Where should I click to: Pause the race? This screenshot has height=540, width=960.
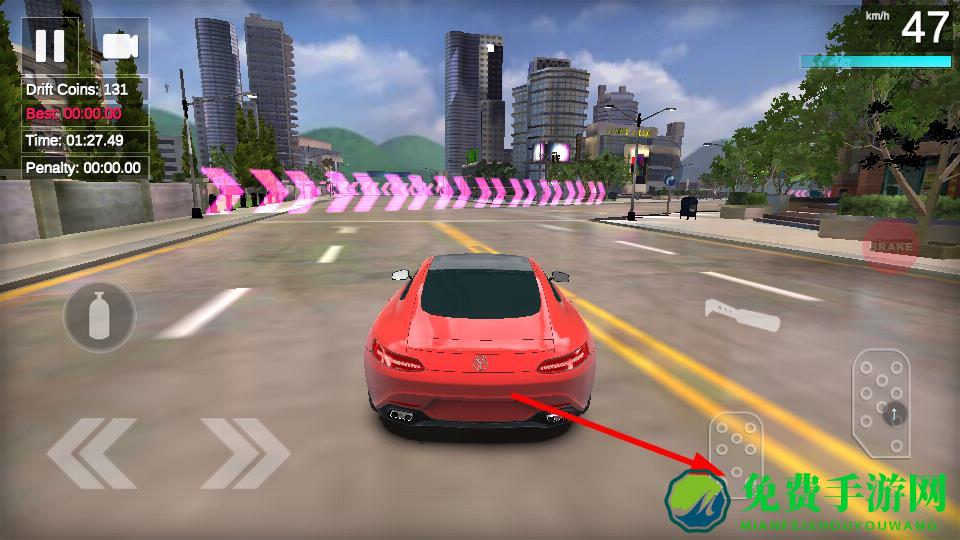click(x=49, y=45)
